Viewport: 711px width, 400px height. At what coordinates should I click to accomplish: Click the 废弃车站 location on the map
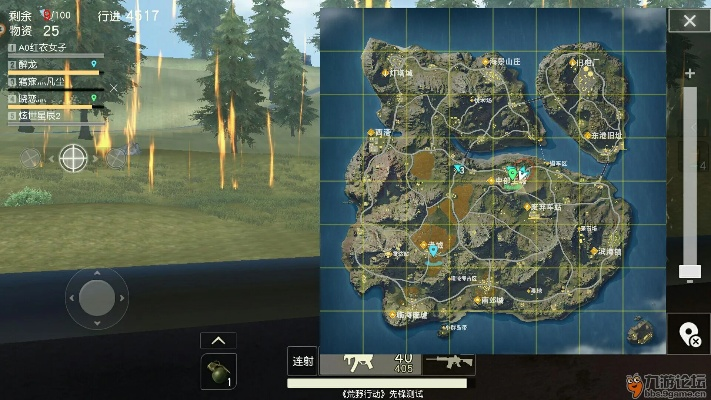pos(546,207)
